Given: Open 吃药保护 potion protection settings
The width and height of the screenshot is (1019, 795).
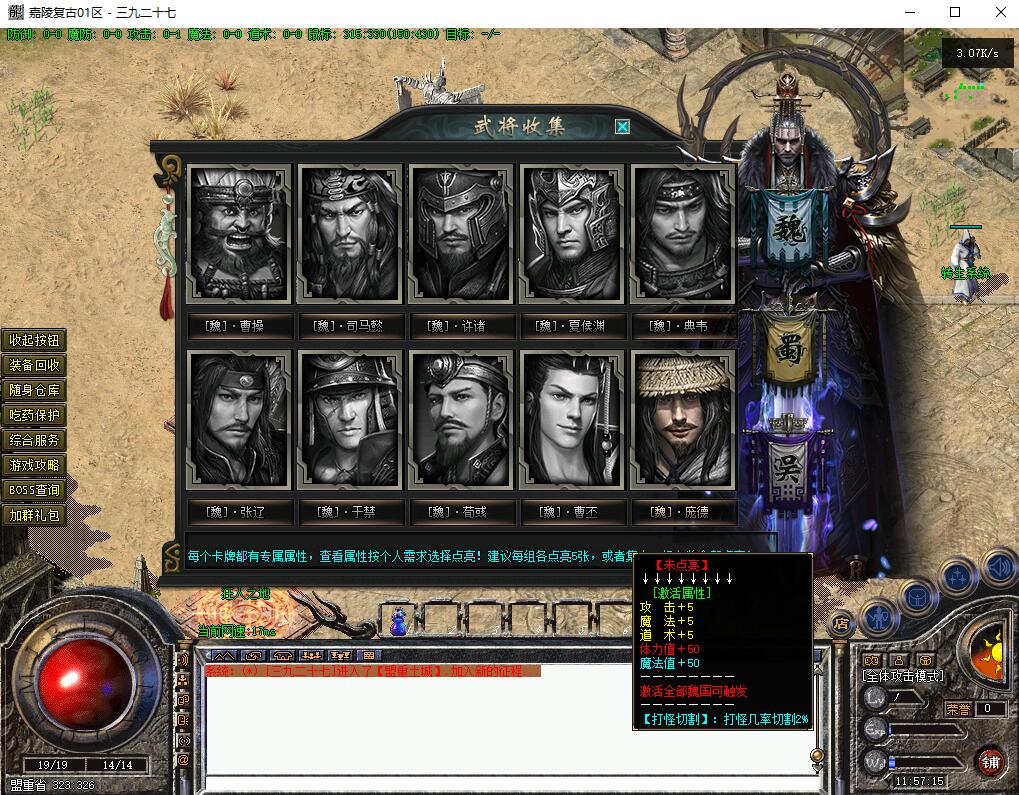Looking at the screenshot, I should click(35, 415).
